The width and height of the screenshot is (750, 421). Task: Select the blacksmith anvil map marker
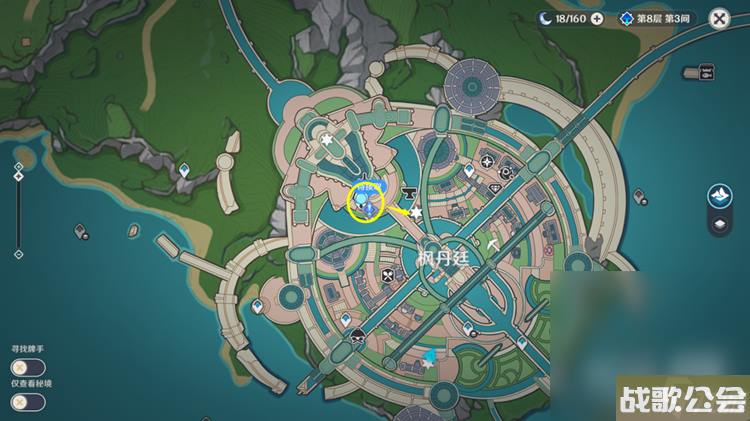tap(408, 192)
